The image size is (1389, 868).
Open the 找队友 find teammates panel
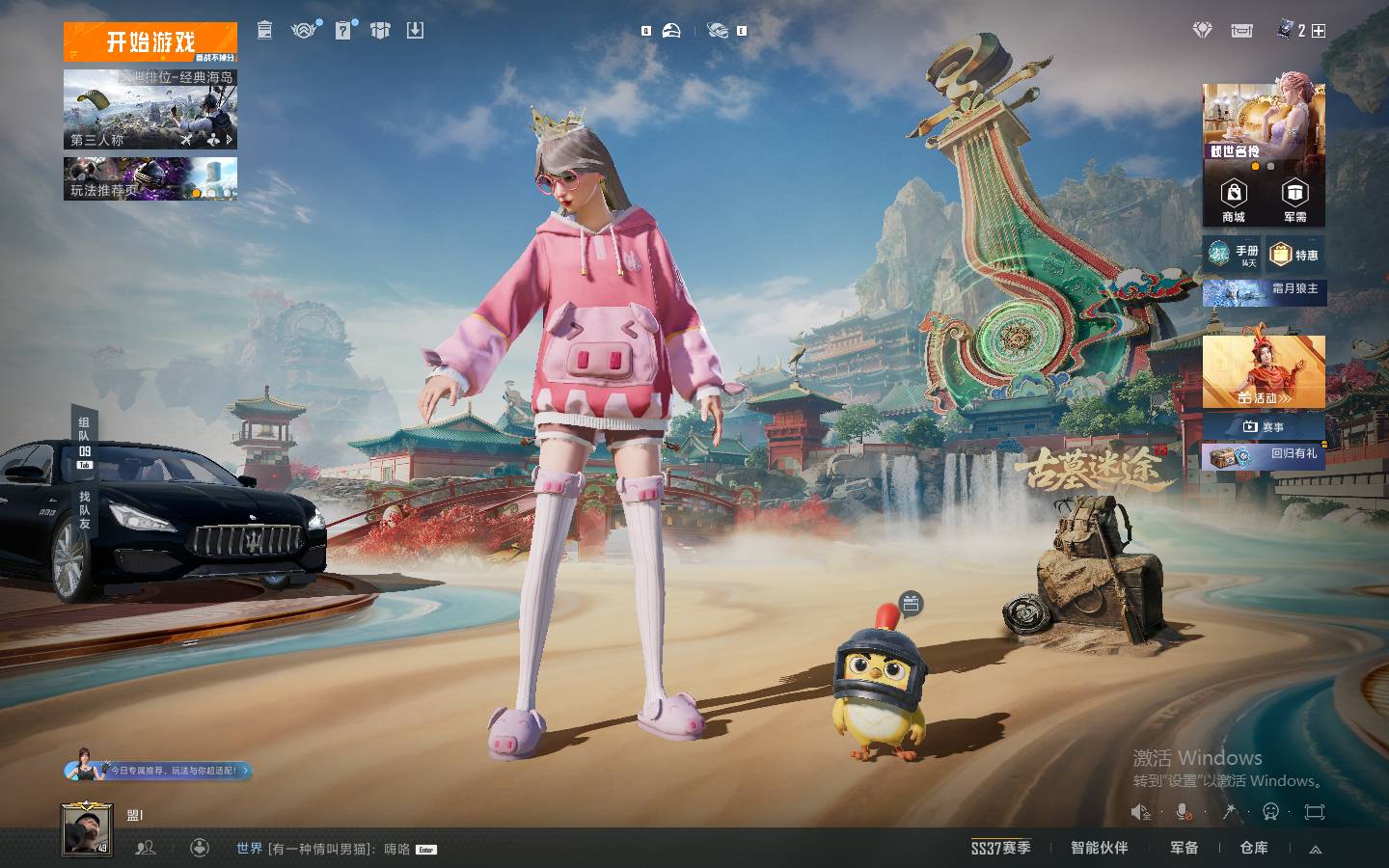point(85,509)
